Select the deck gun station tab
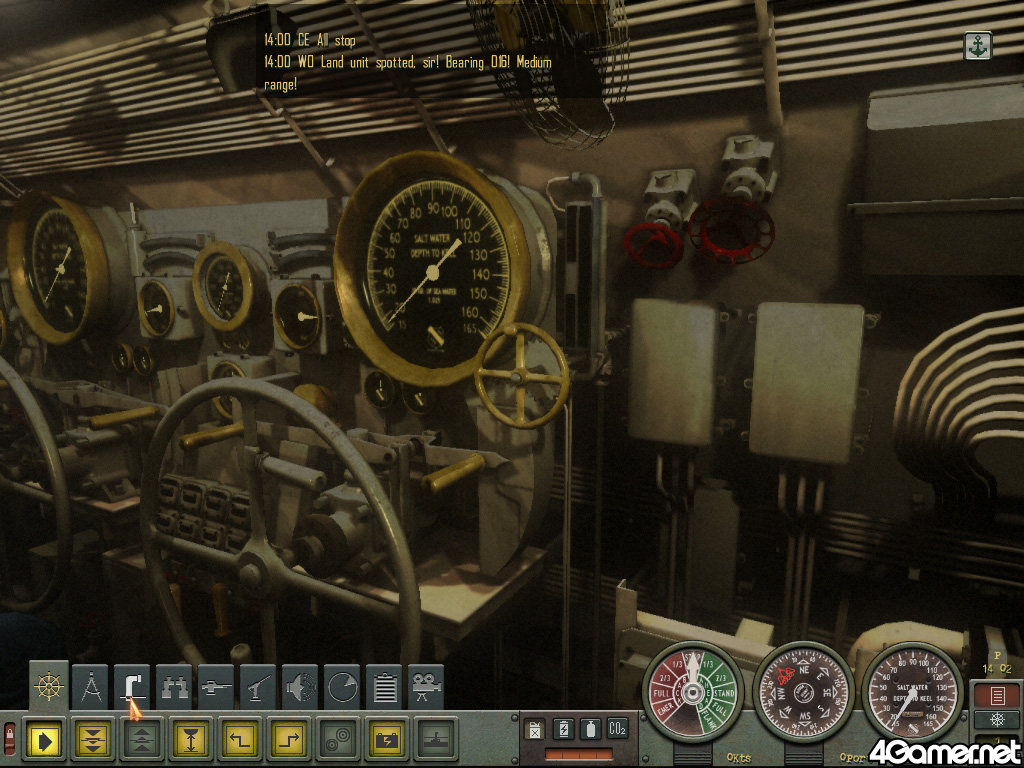The height and width of the screenshot is (768, 1024). 216,687
